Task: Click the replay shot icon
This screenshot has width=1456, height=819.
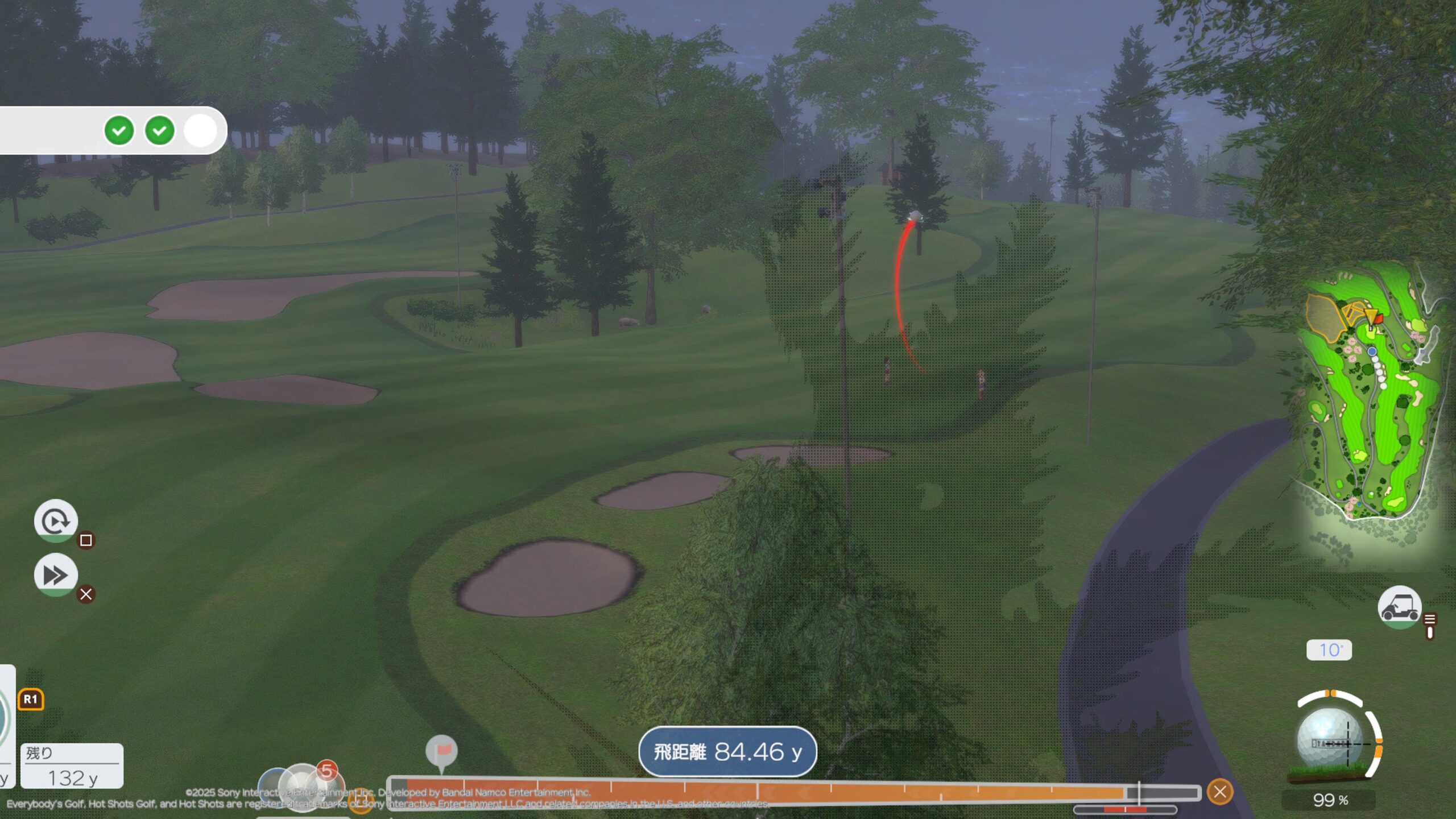Action: click(x=56, y=520)
